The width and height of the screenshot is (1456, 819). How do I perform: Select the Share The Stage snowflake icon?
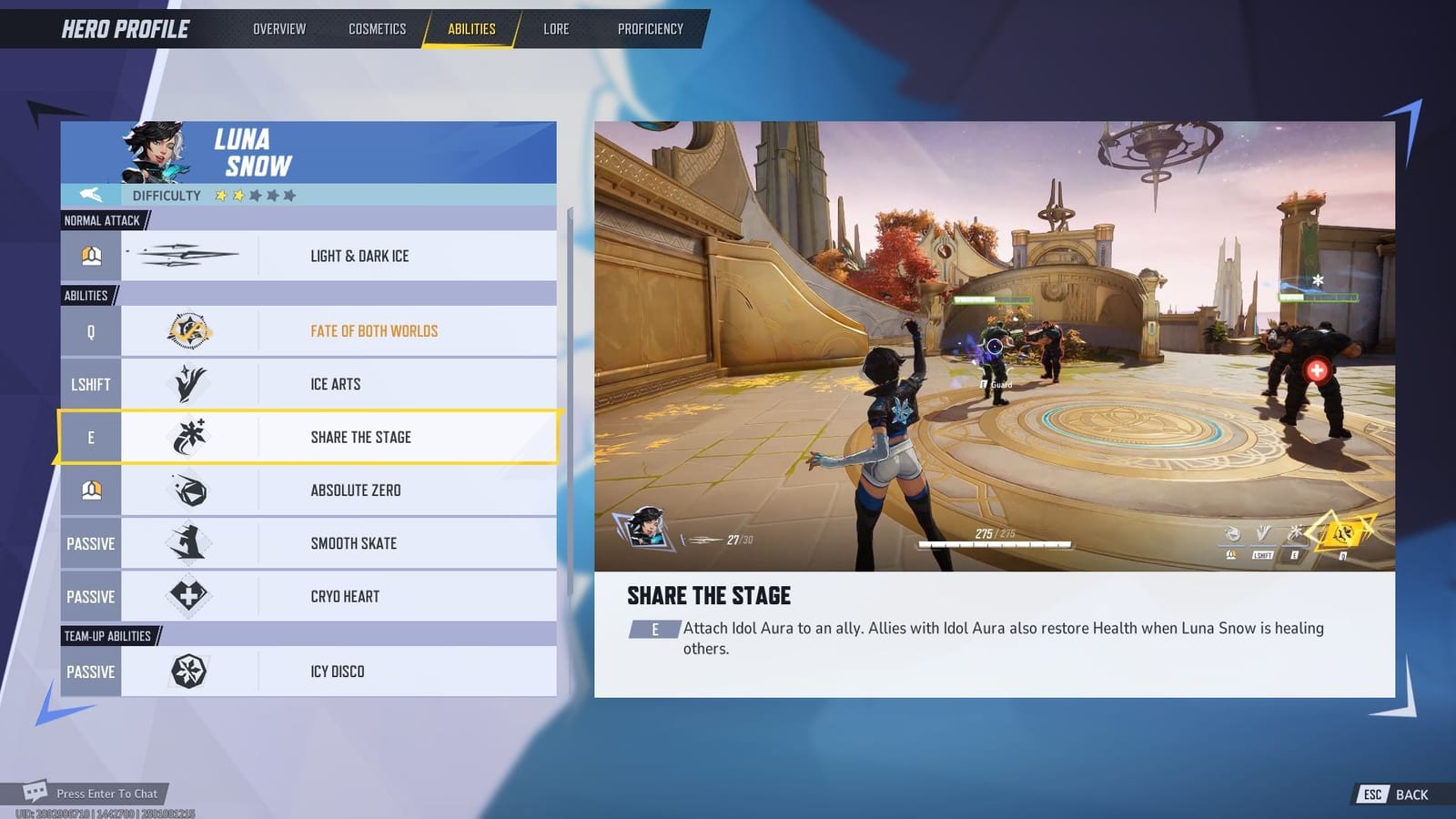(187, 437)
